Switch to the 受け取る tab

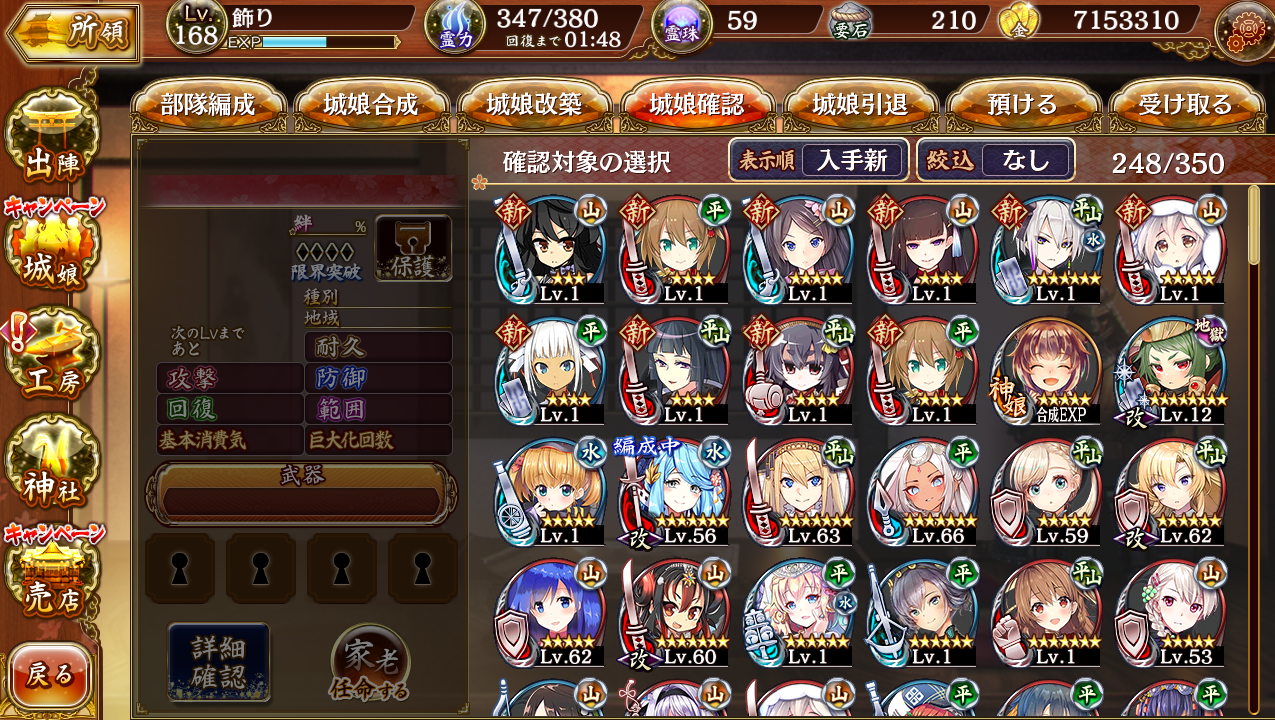(1185, 105)
